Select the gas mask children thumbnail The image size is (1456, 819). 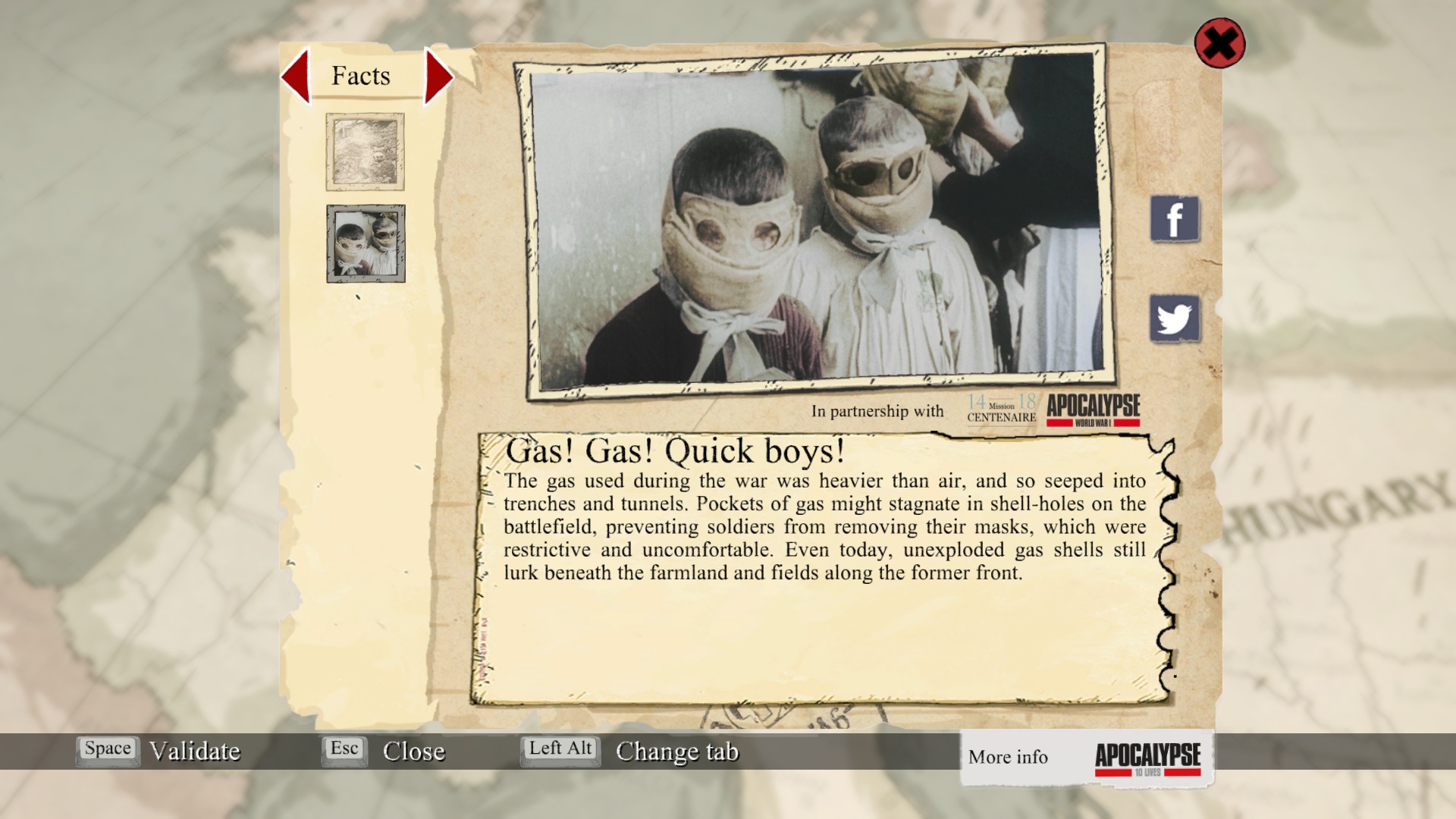[366, 243]
